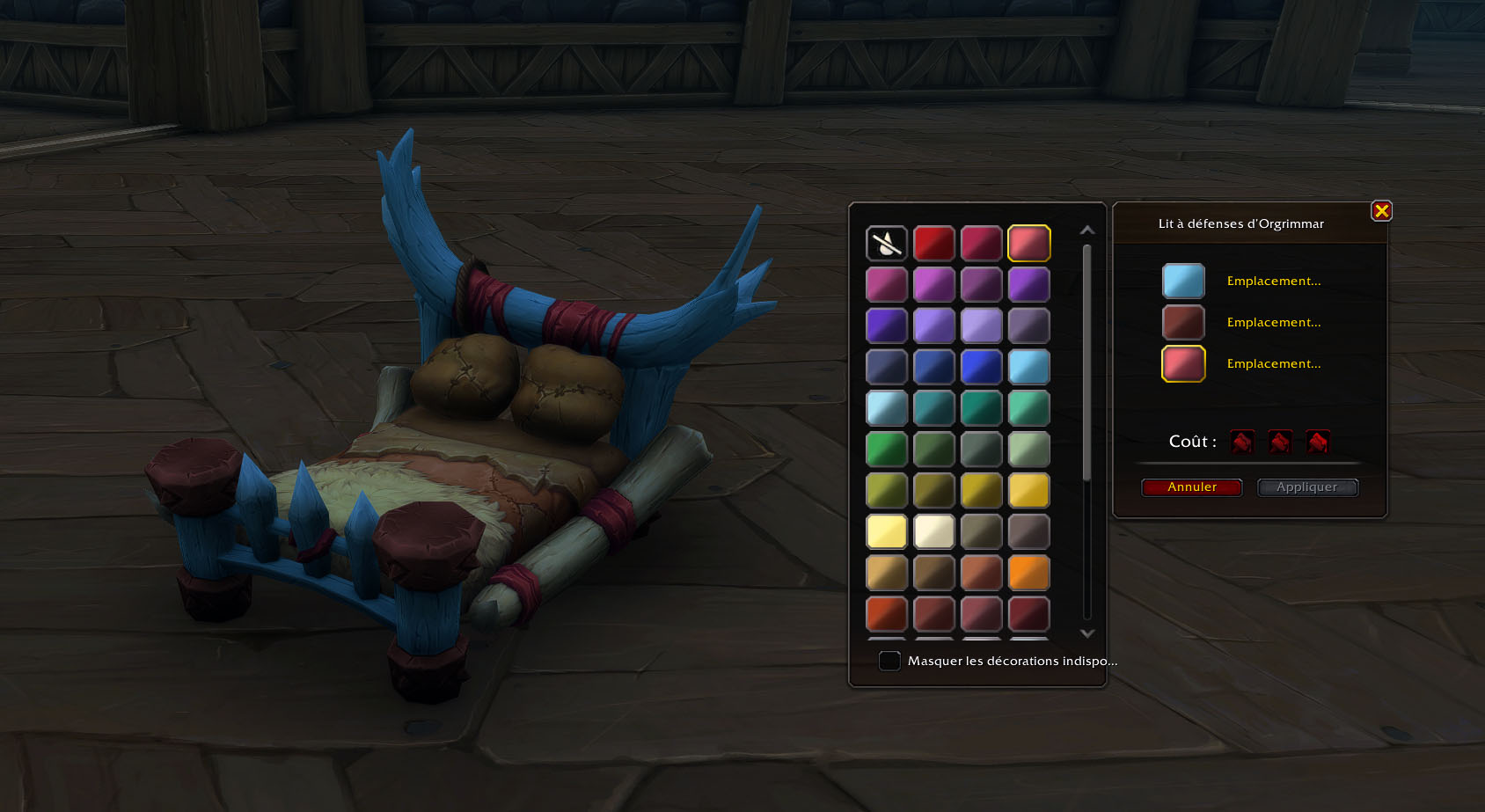Choose the bright red palette swatch
This screenshot has height=812, width=1485.
[934, 244]
